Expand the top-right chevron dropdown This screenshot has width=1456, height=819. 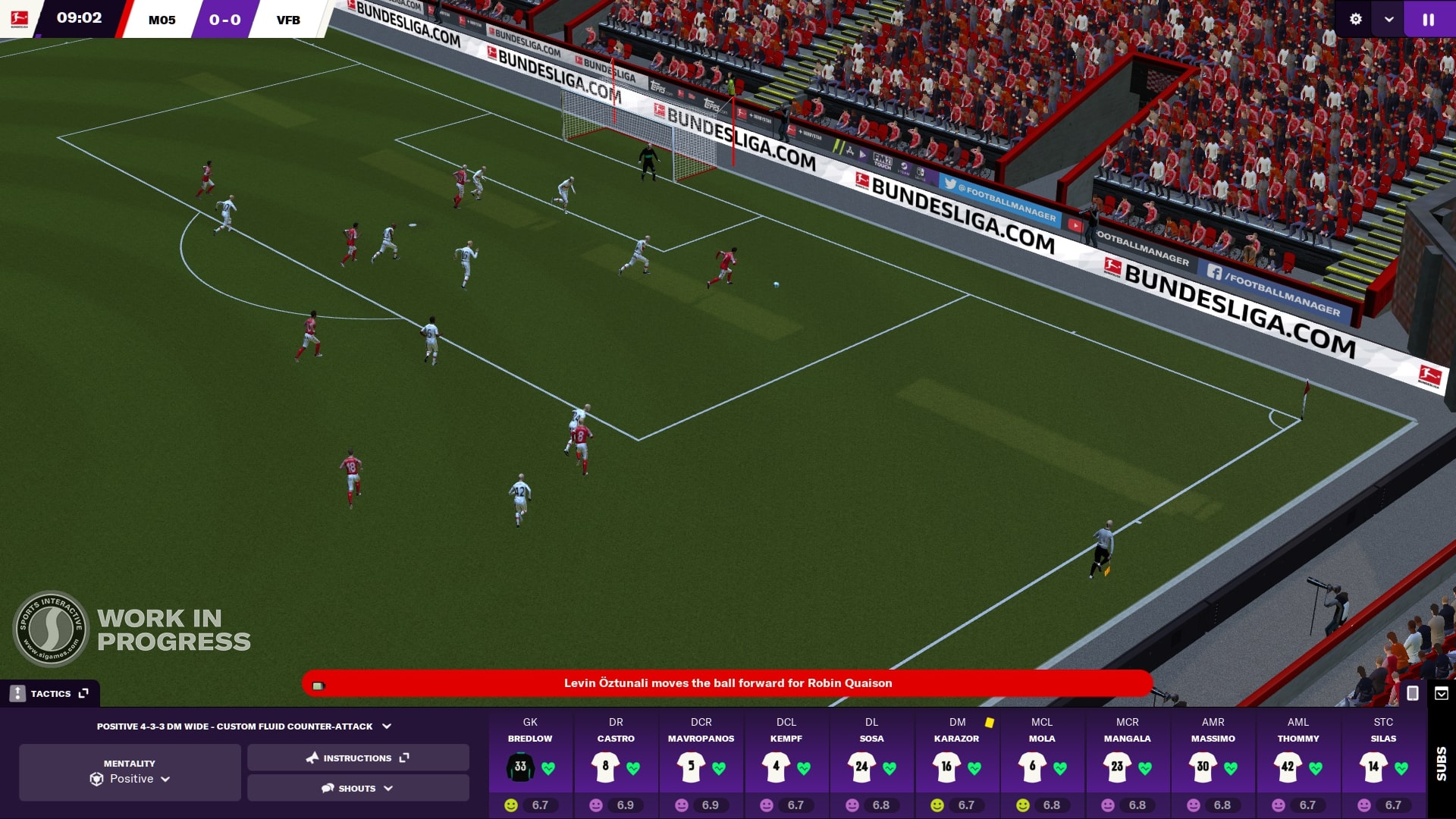[x=1389, y=20]
